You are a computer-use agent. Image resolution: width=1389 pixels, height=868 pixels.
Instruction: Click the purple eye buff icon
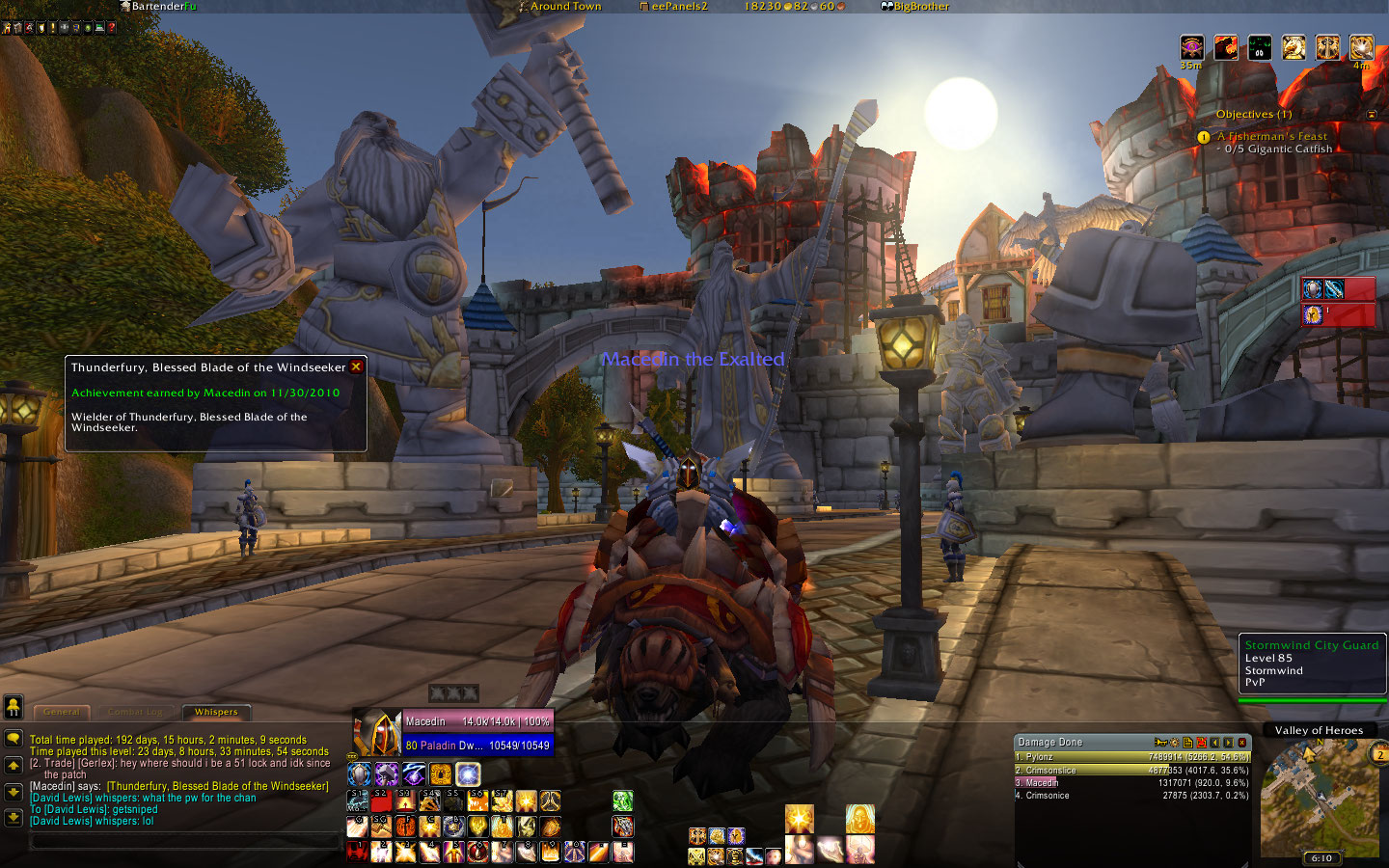coord(1192,46)
